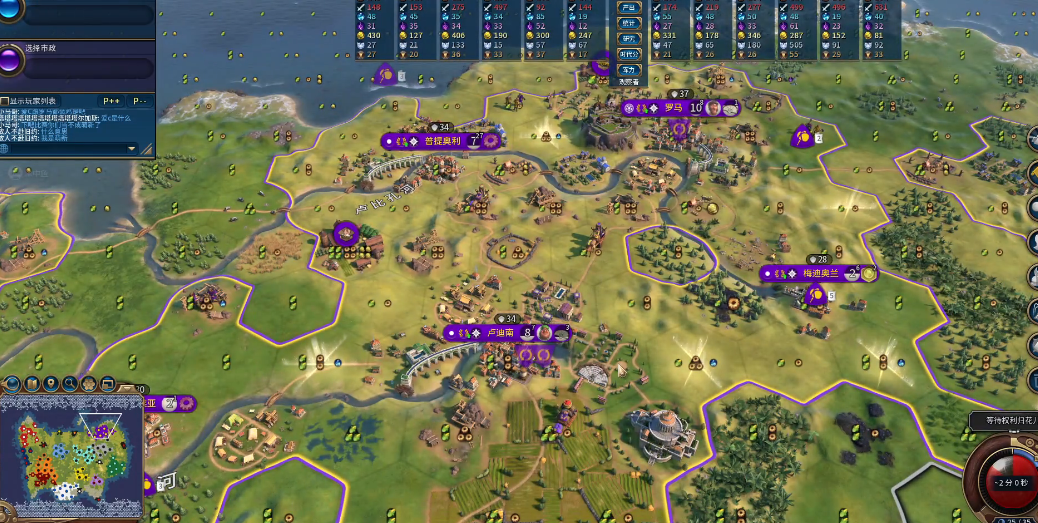Screen dimensions: 1038x523
Task: Show the 军力 scoreboard tab
Action: point(629,70)
